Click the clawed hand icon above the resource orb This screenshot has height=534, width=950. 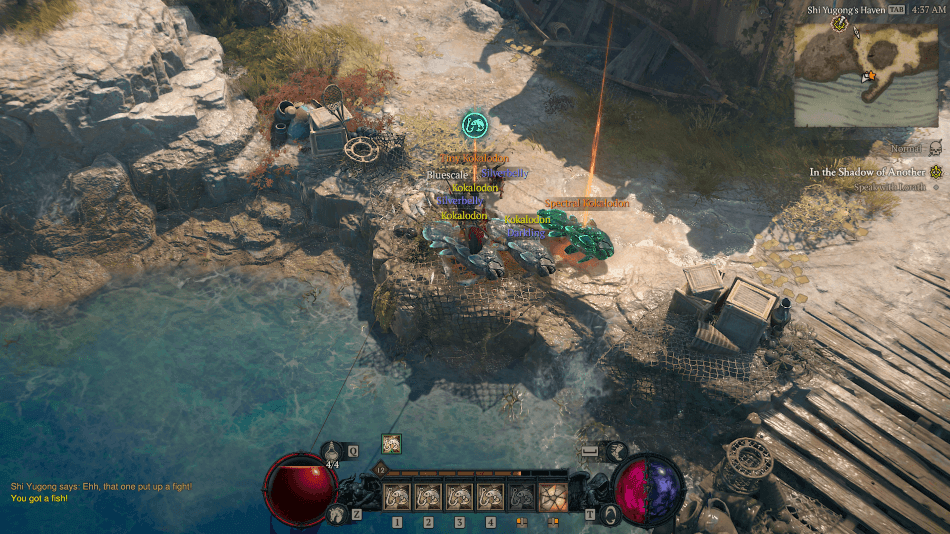pos(615,453)
